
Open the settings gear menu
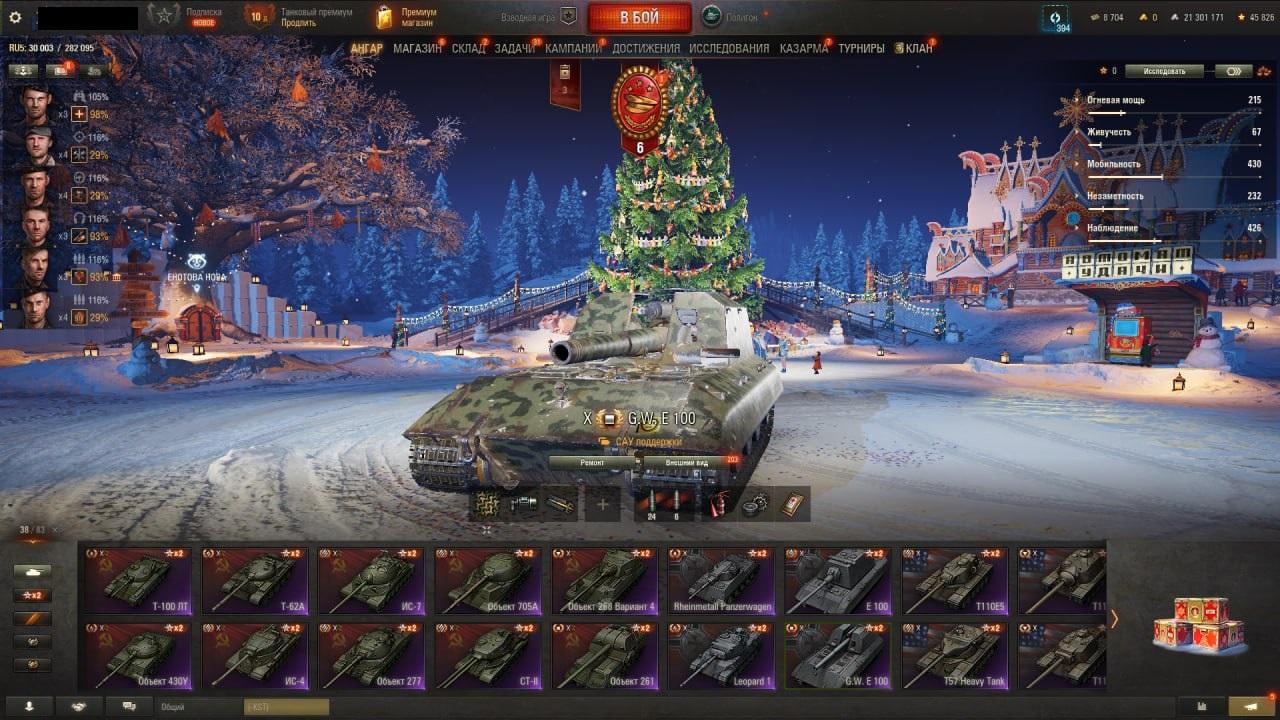15,17
